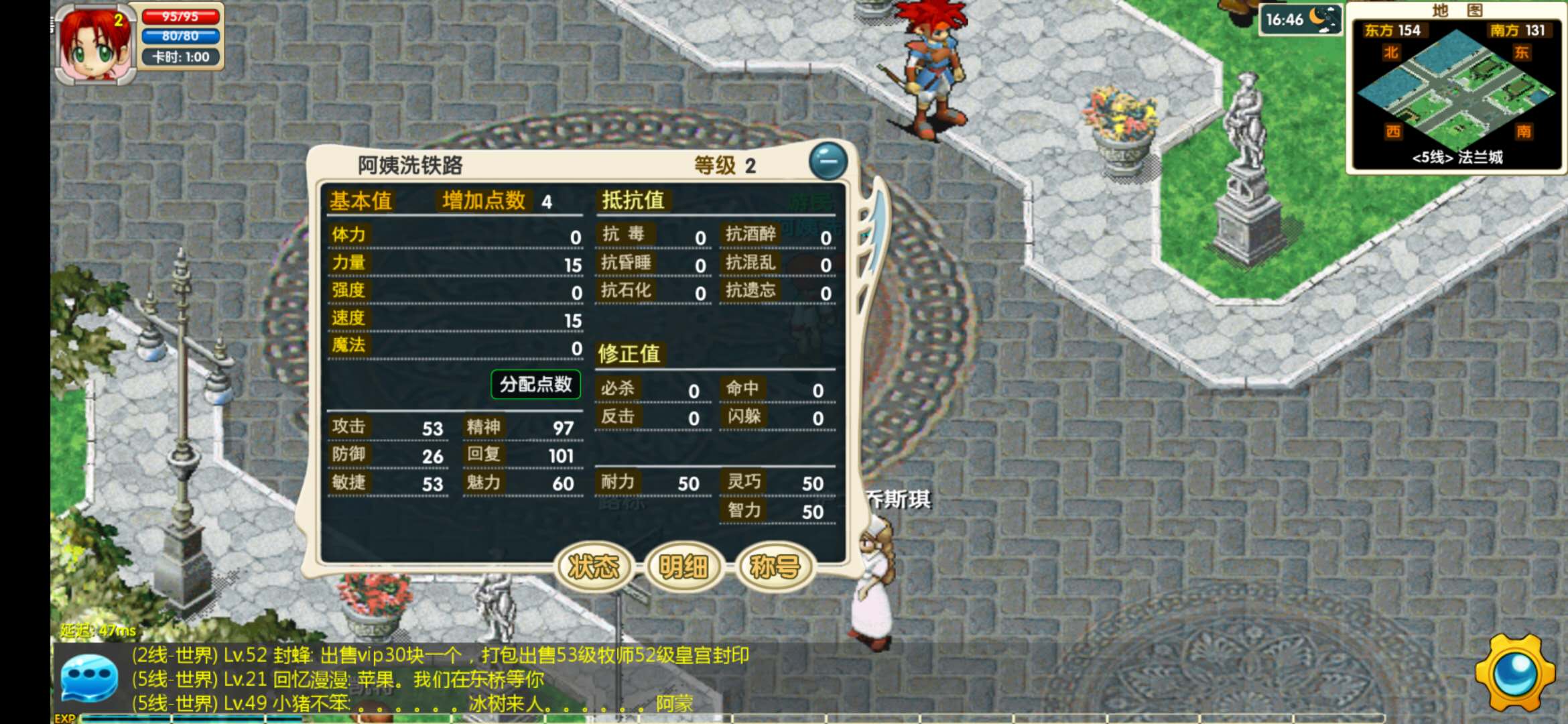Viewport: 1568px width, 724px height.
Task: Click the 分配点数 allocate points button
Action: [x=535, y=384]
